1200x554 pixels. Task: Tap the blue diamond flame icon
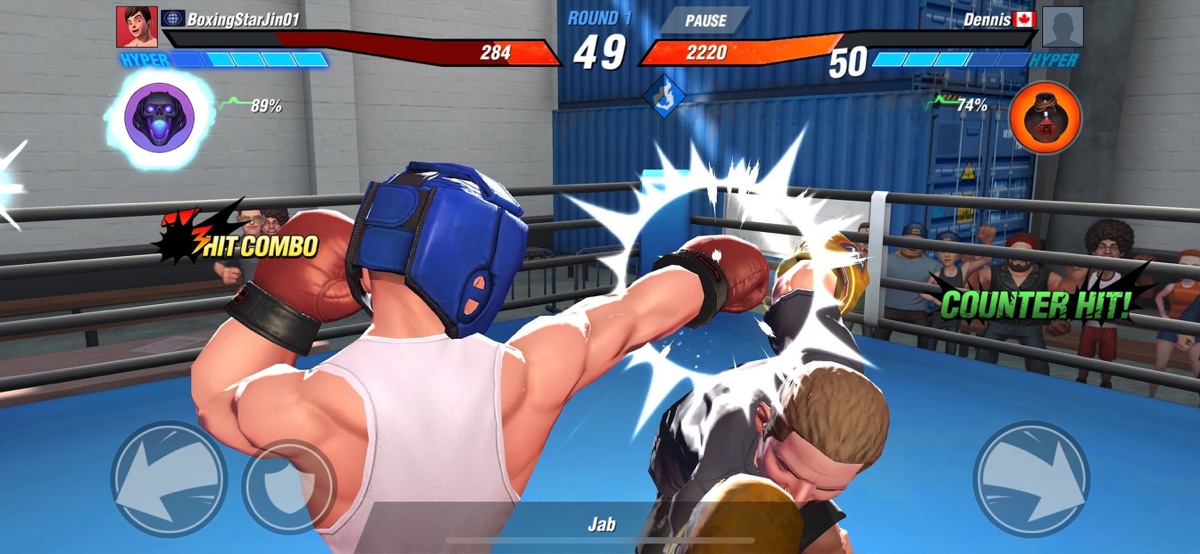click(665, 96)
